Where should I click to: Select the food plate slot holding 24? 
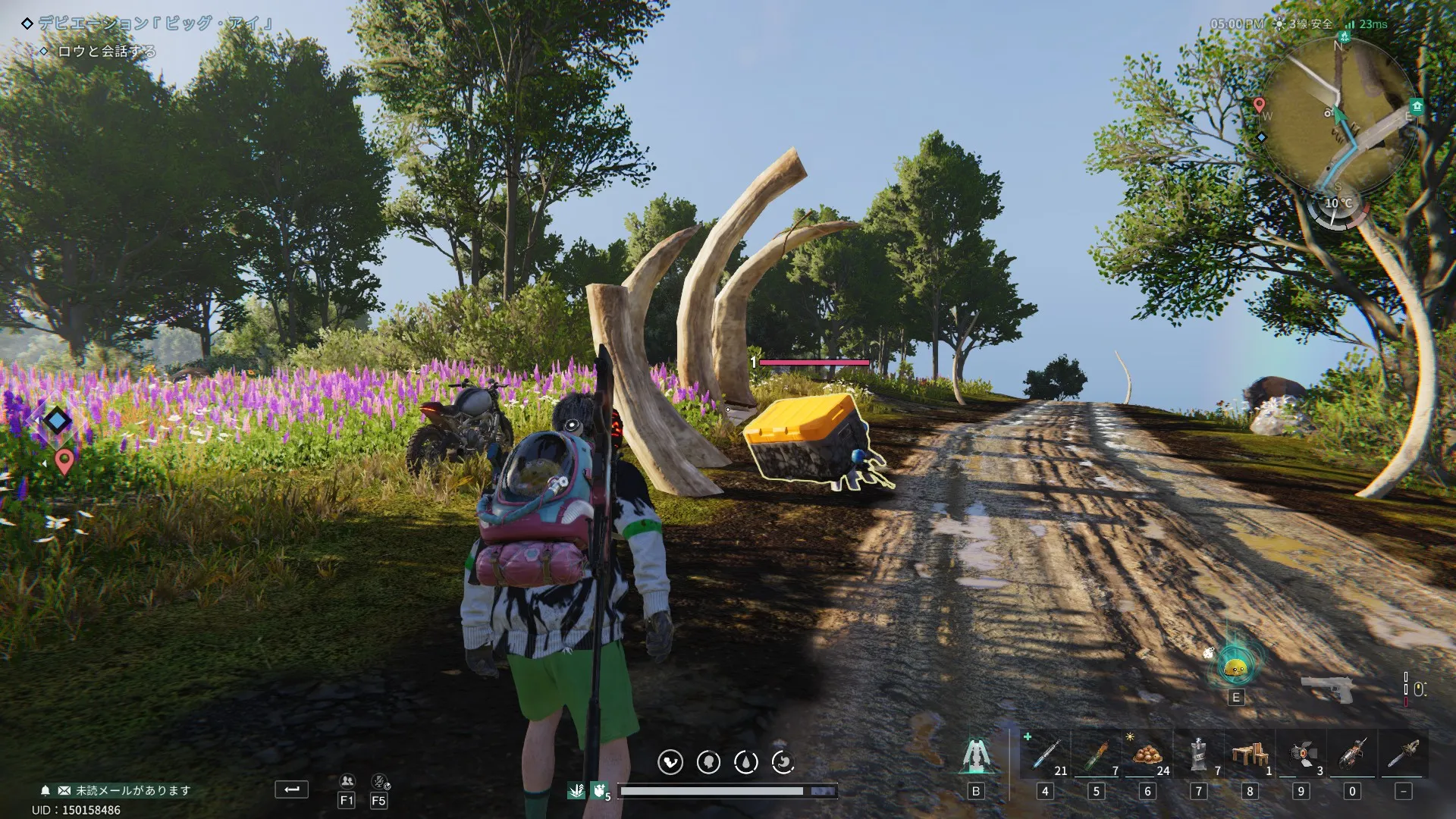[x=1147, y=755]
